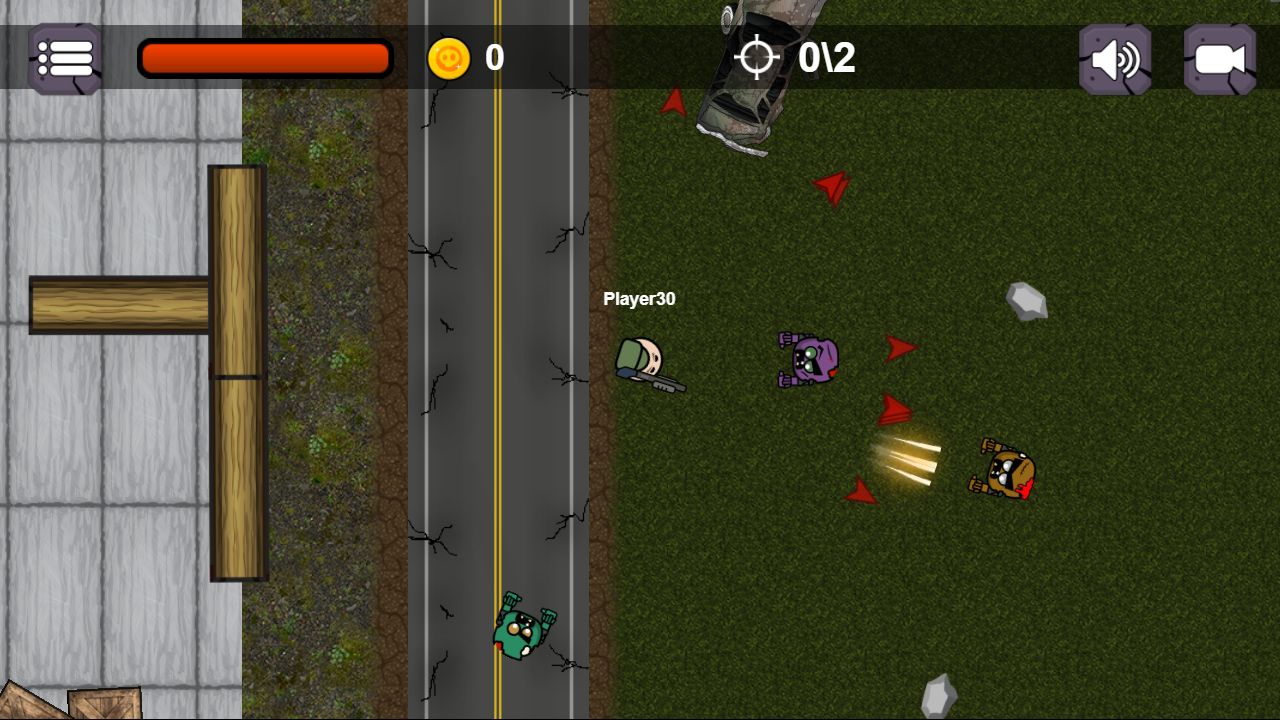Click the crosshair kill counter icon

point(757,59)
